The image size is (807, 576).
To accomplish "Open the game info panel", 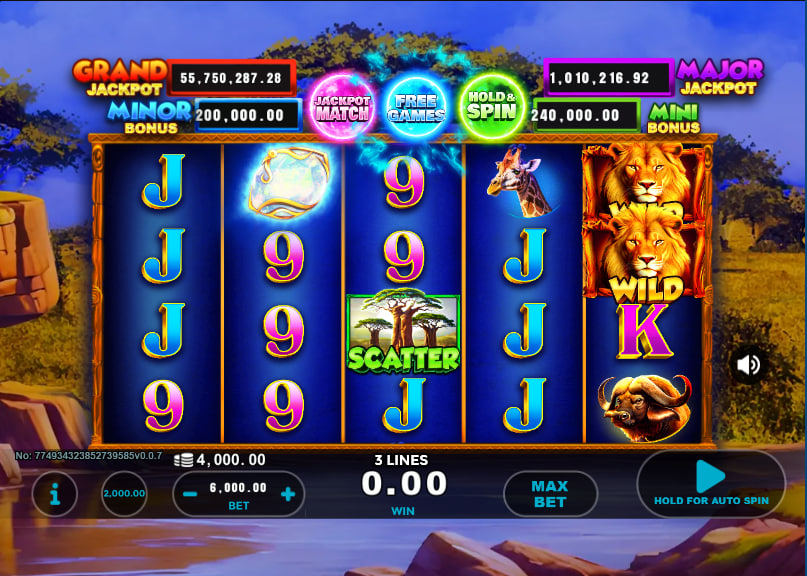I will (54, 493).
